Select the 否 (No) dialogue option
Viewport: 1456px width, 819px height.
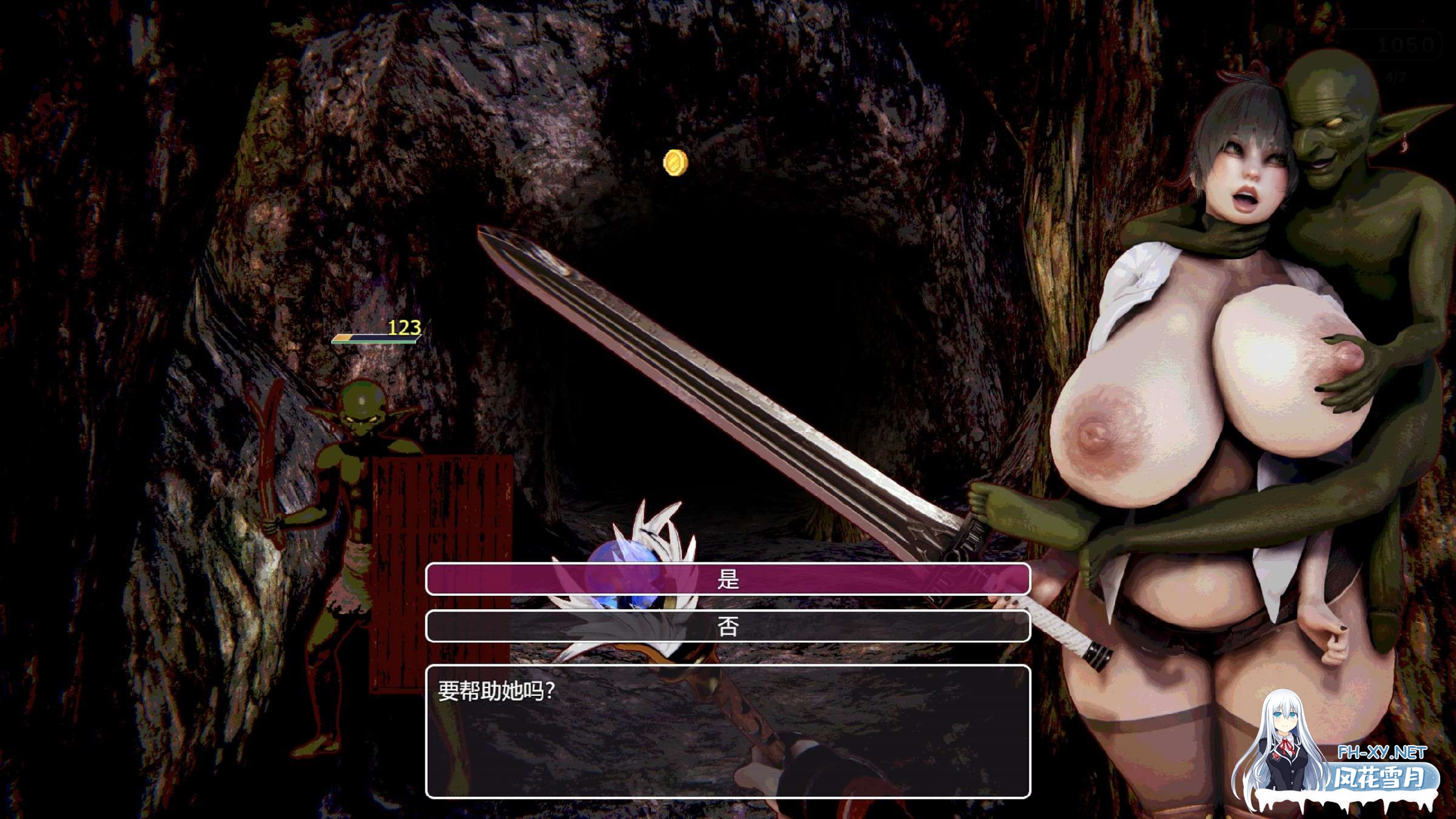[727, 626]
